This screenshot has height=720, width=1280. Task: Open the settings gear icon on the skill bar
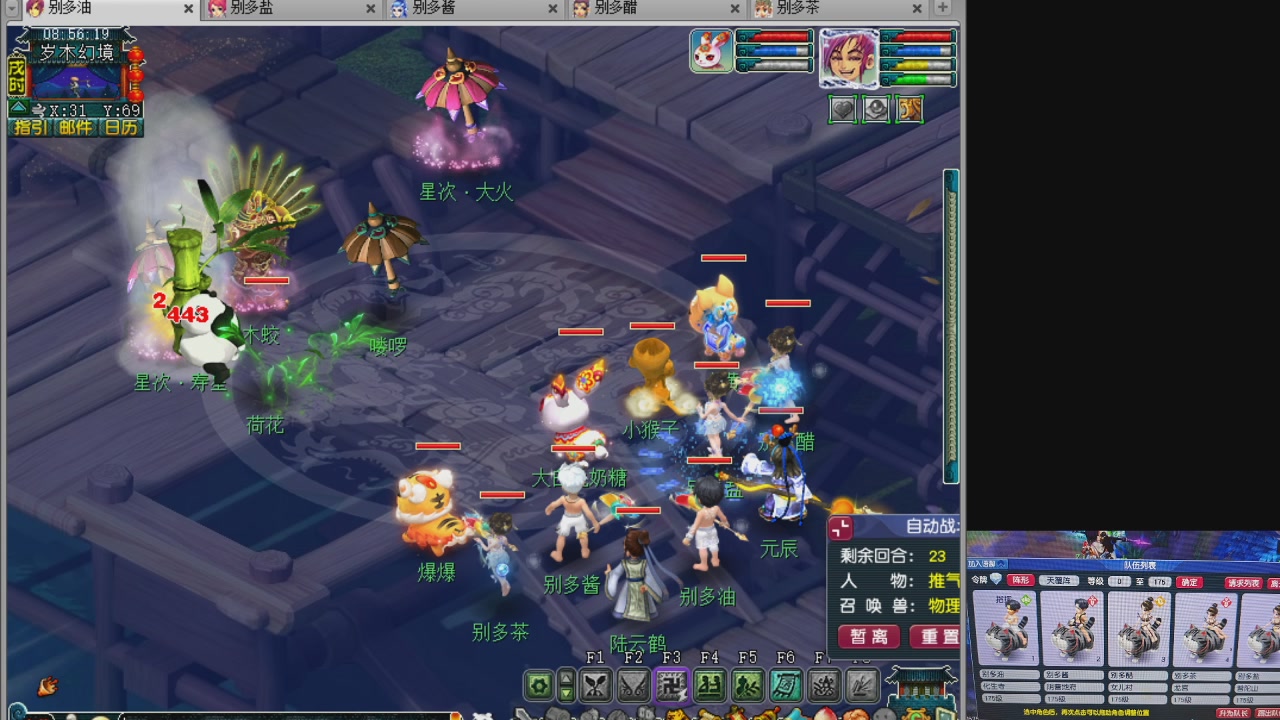click(x=537, y=685)
